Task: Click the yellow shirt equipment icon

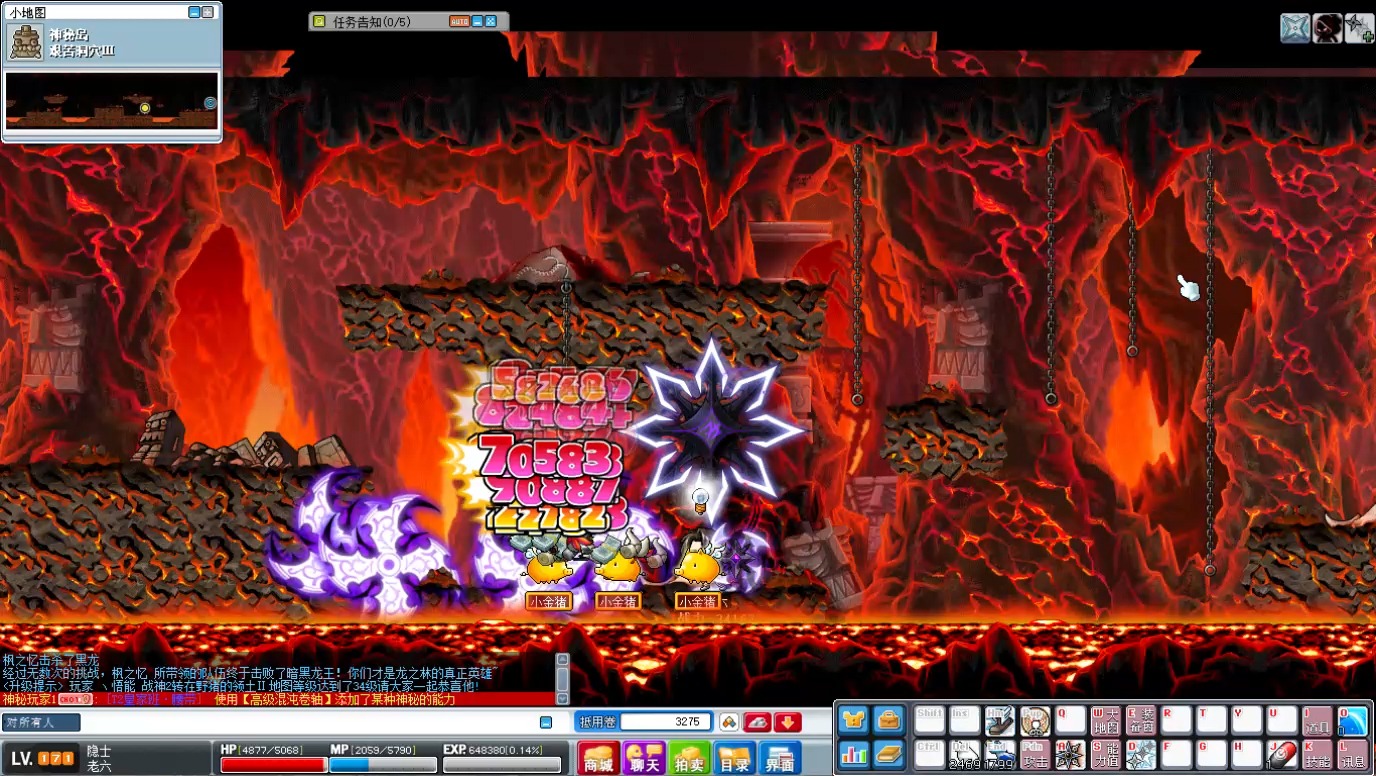Action: click(853, 720)
